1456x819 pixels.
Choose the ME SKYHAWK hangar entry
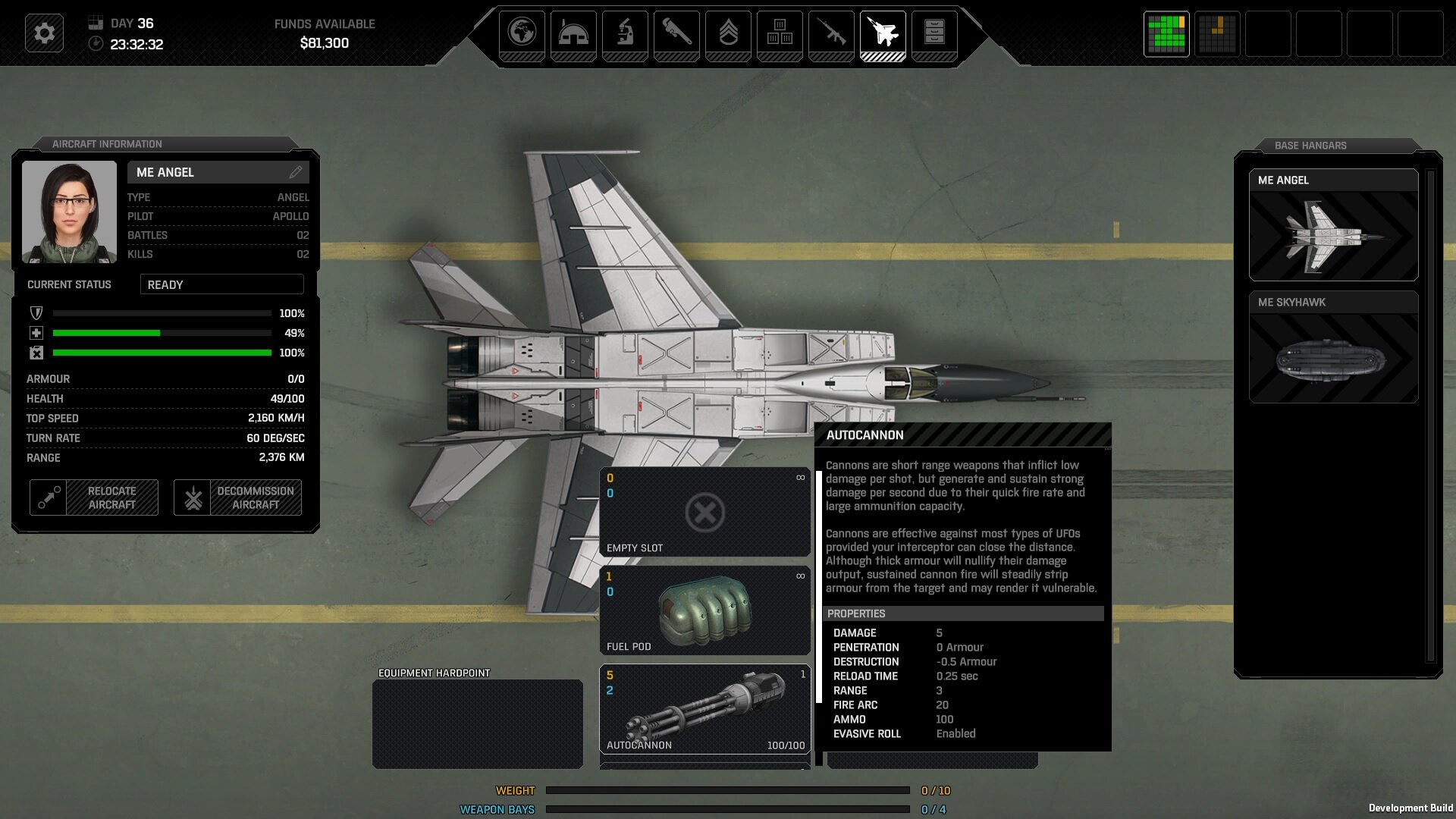tap(1333, 347)
